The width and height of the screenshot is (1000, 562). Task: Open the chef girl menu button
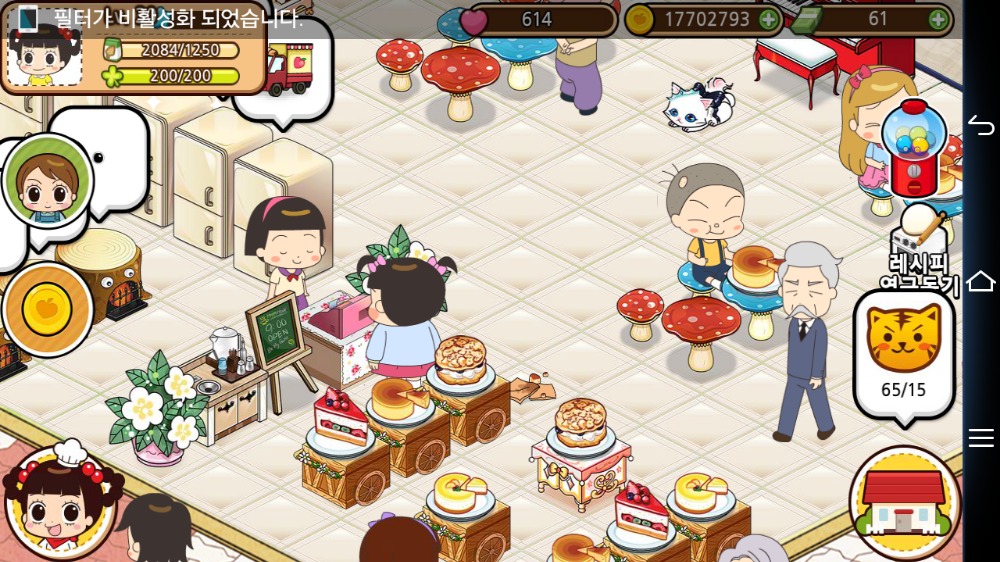pyautogui.click(x=60, y=503)
